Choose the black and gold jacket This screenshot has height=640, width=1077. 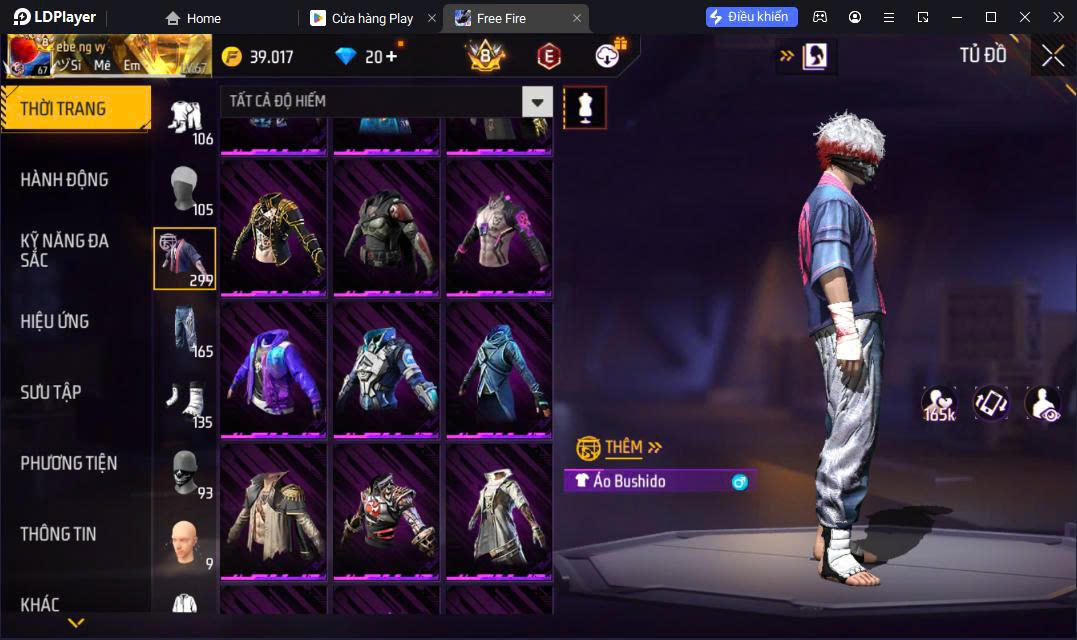tap(273, 227)
